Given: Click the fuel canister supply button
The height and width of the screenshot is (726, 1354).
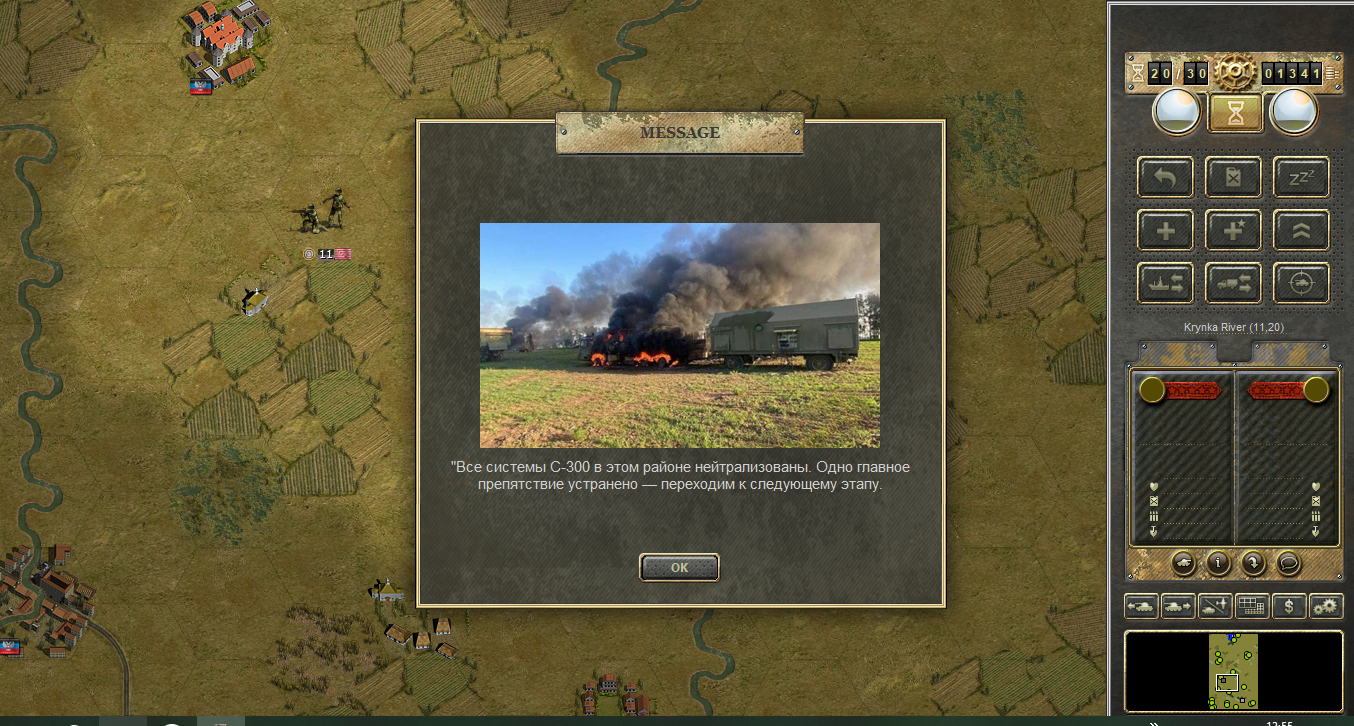Looking at the screenshot, I should (1233, 178).
